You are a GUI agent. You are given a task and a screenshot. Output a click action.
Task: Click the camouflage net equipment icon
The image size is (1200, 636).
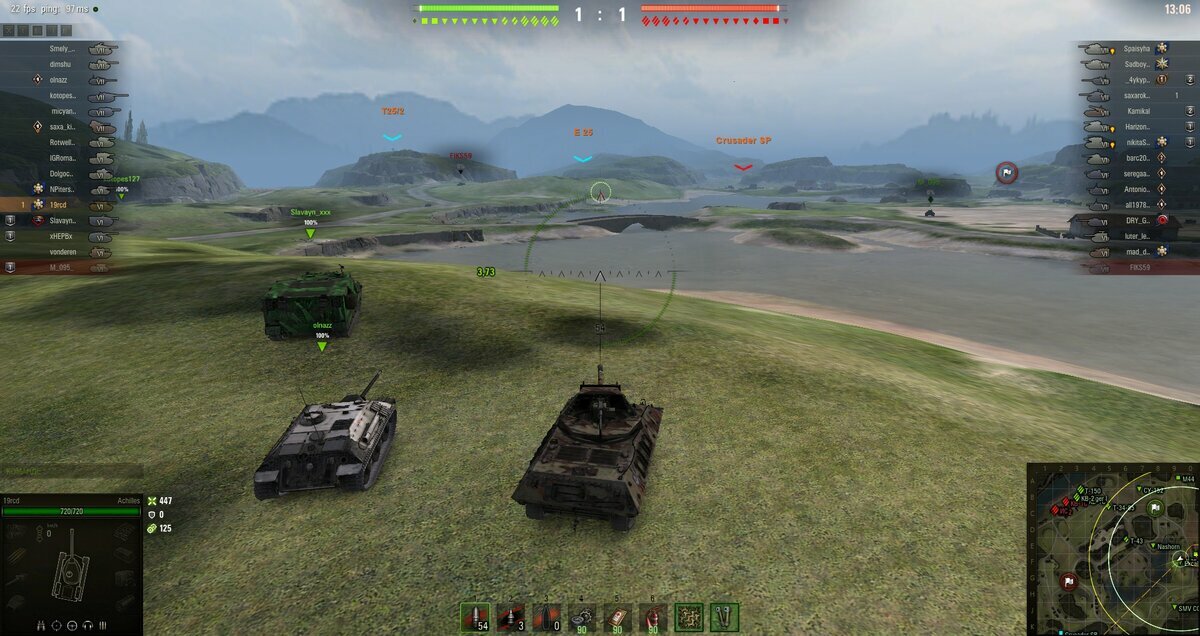(x=689, y=617)
